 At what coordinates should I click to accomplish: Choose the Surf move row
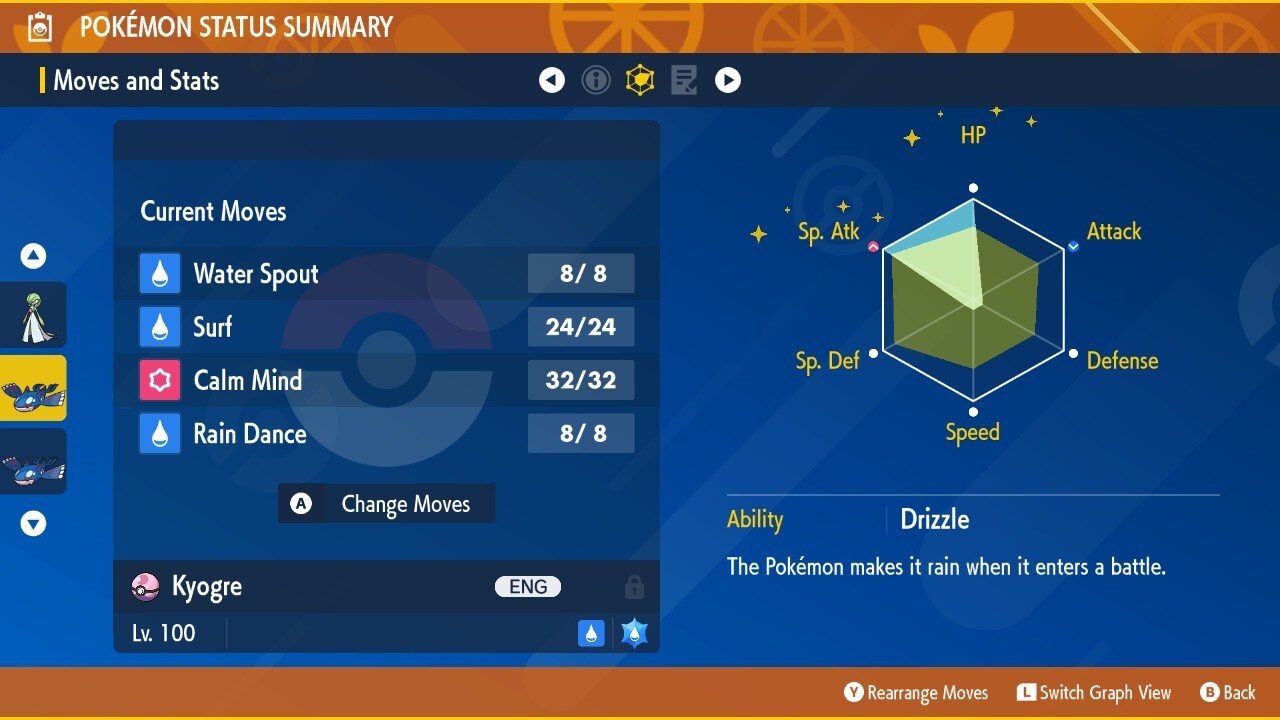coord(386,327)
